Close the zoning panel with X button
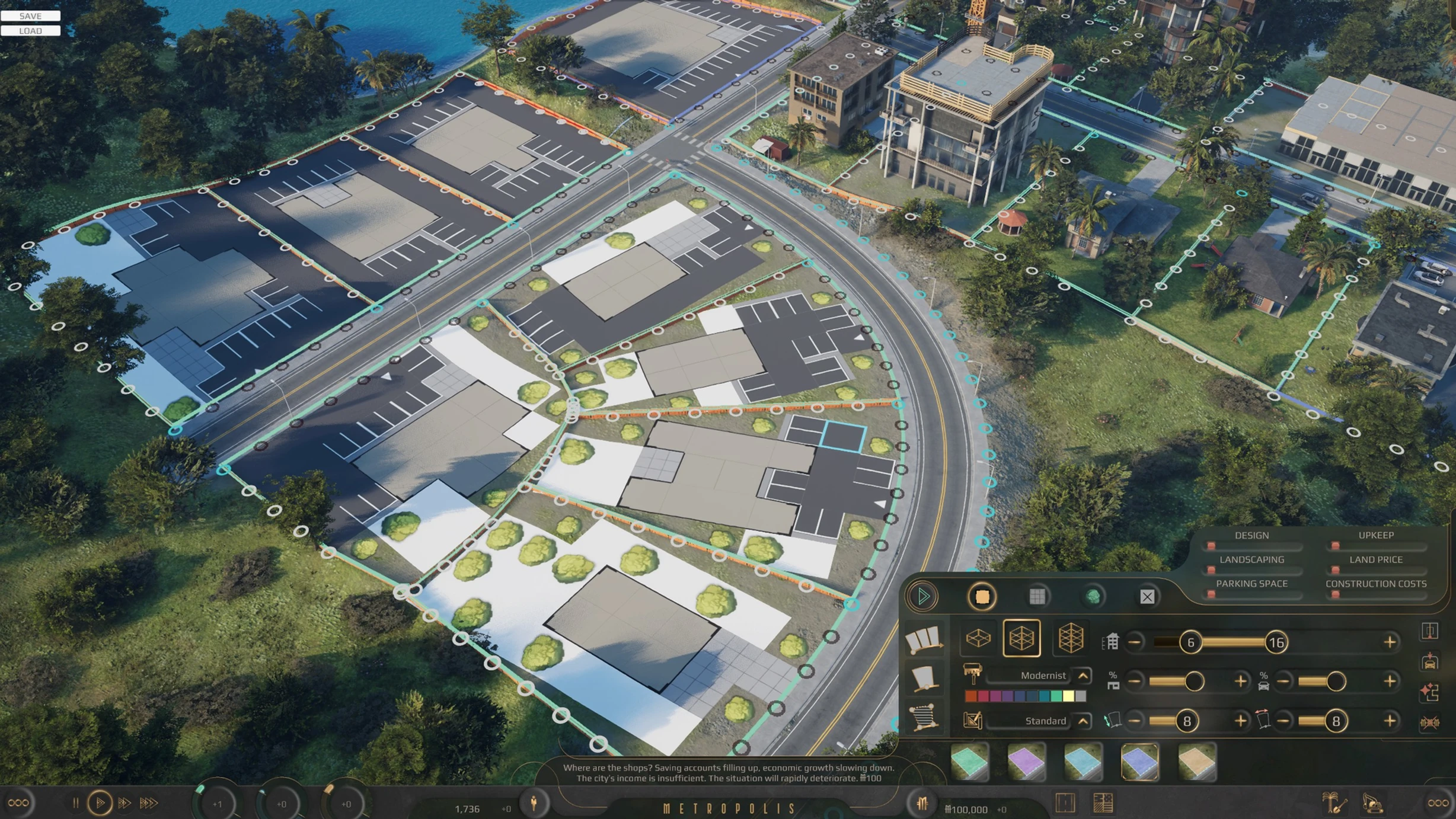The image size is (1456, 819). point(1147,597)
